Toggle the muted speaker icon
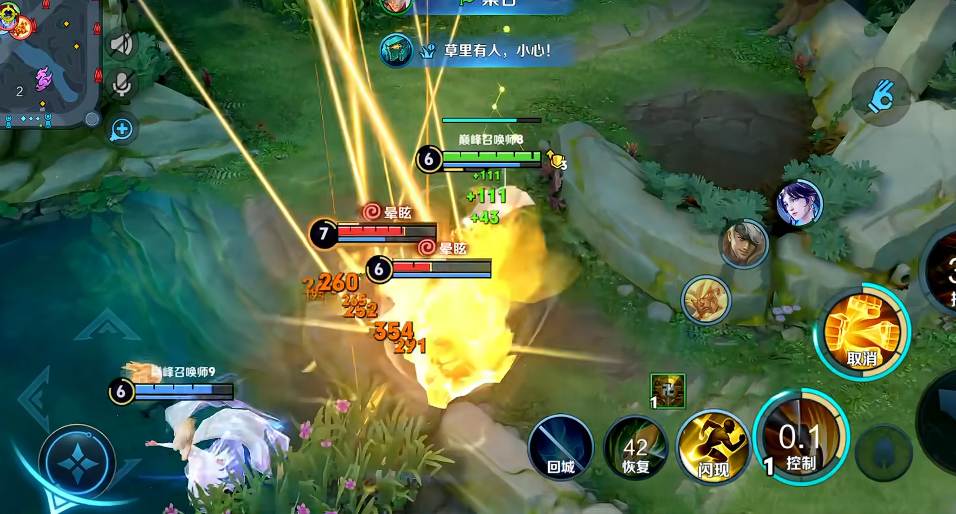The width and height of the screenshot is (956, 514). (x=122, y=44)
